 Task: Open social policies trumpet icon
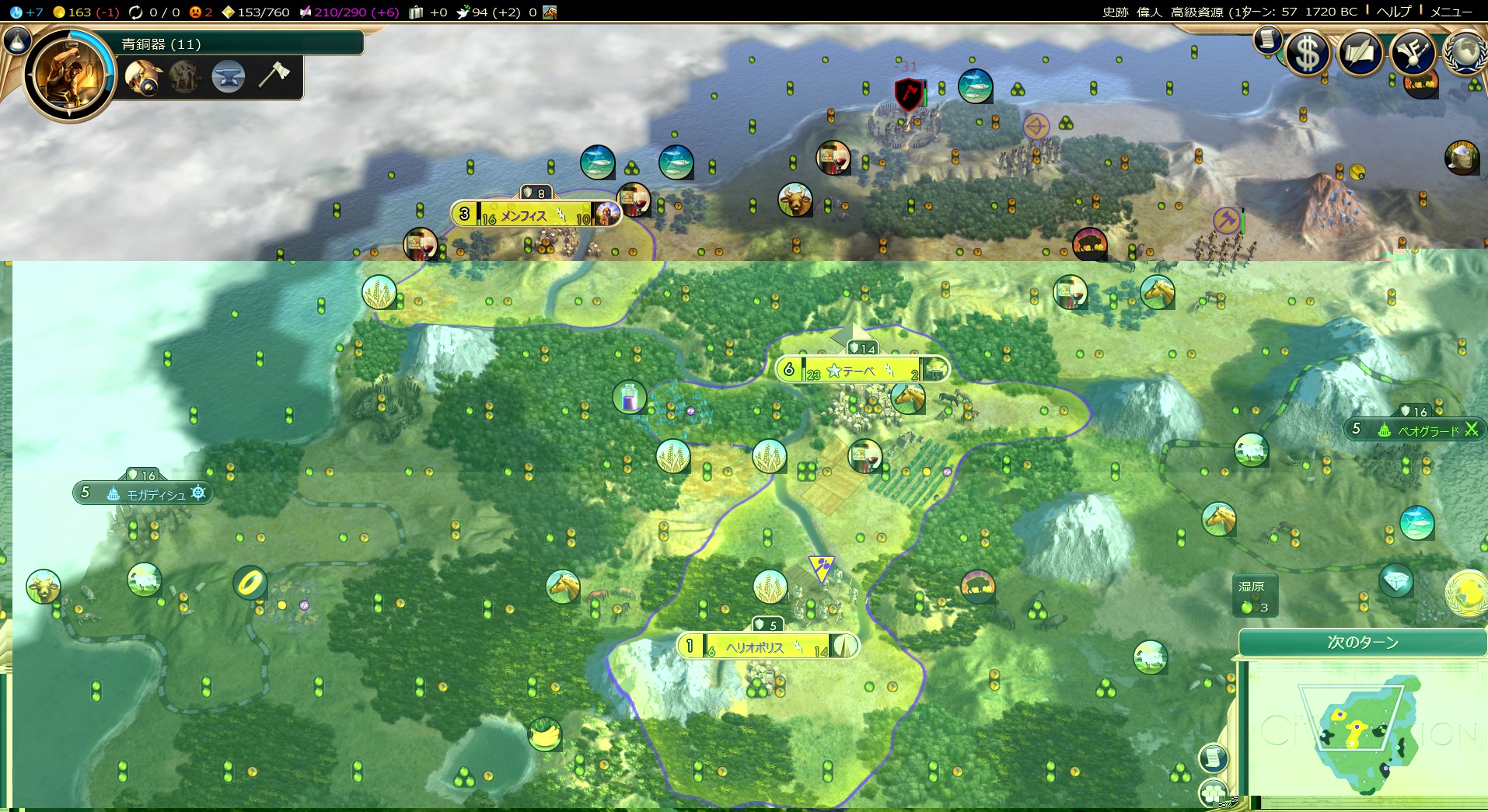[x=1413, y=54]
